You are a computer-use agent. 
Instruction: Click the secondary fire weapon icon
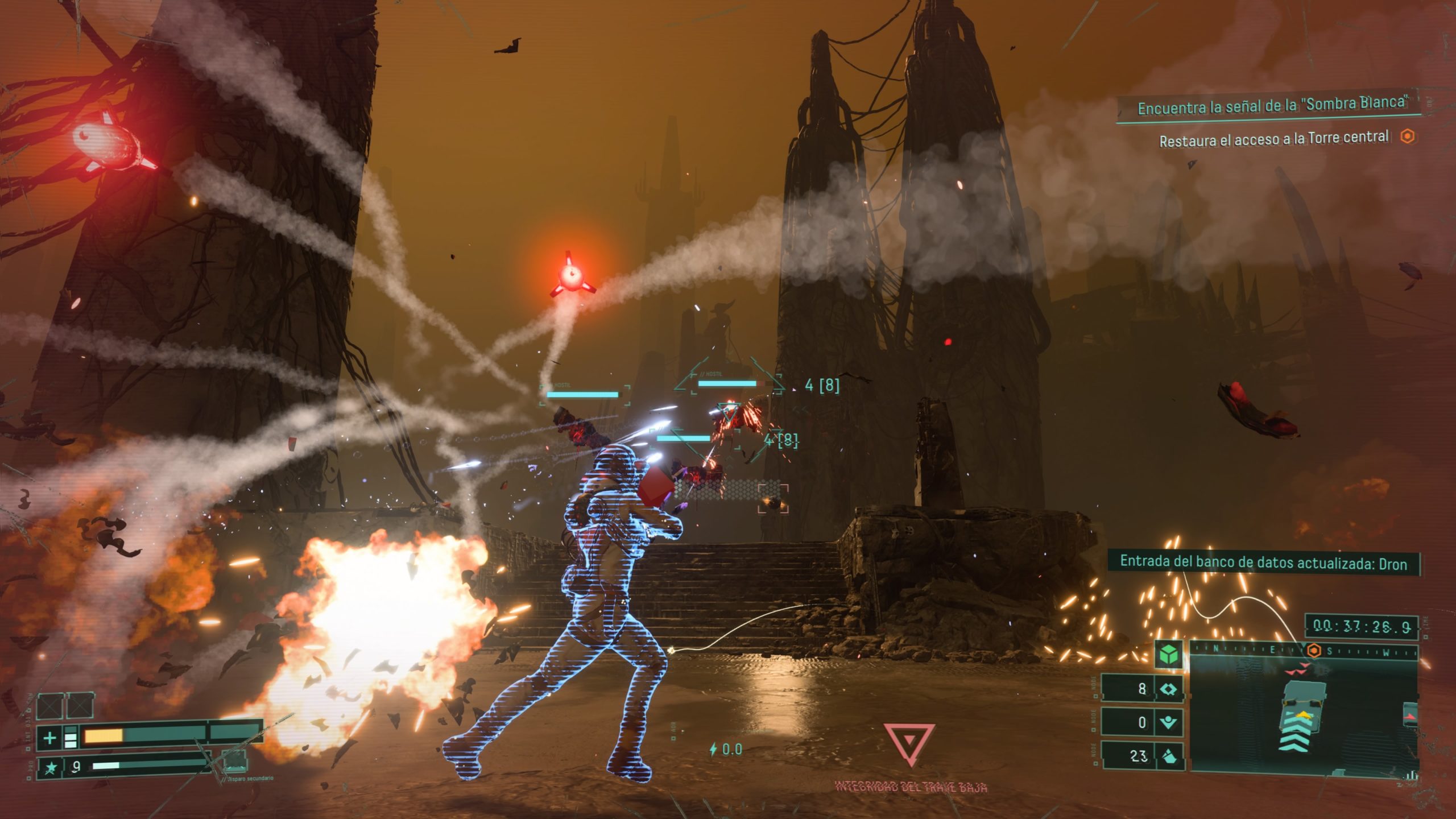coord(234,760)
